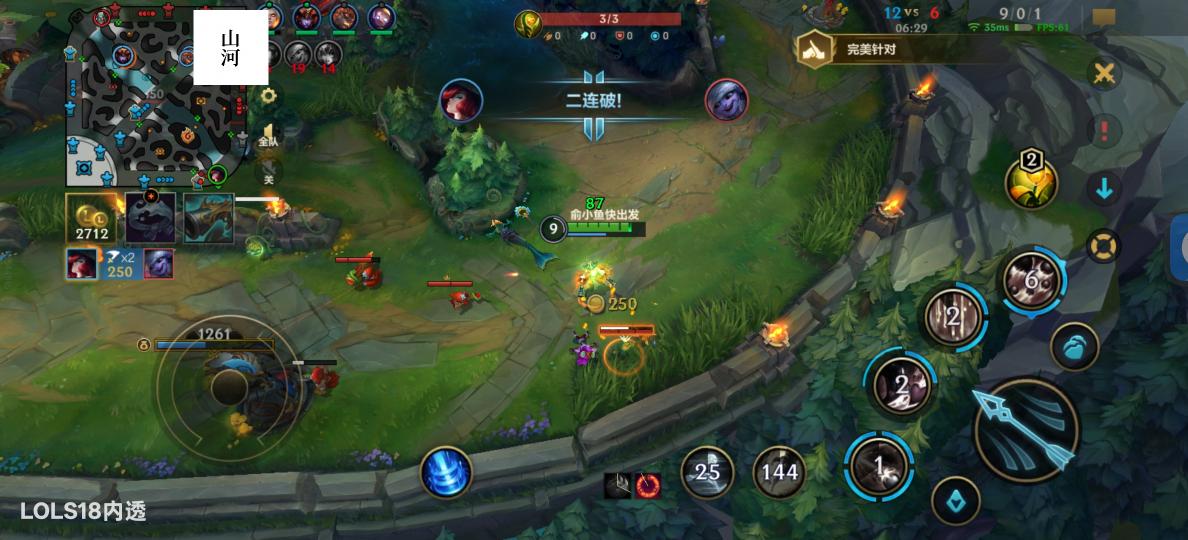The image size is (1188, 540).
Task: Buy the recommended teal cannon item
Action: tap(209, 217)
